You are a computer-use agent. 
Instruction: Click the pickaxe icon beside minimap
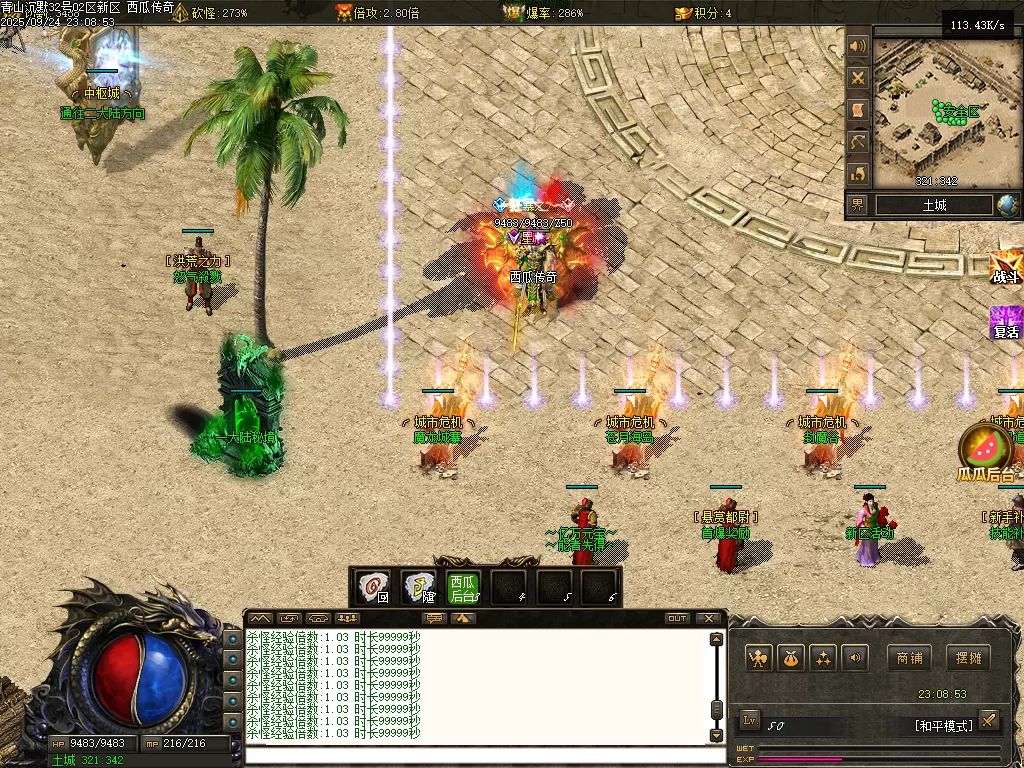tap(858, 142)
